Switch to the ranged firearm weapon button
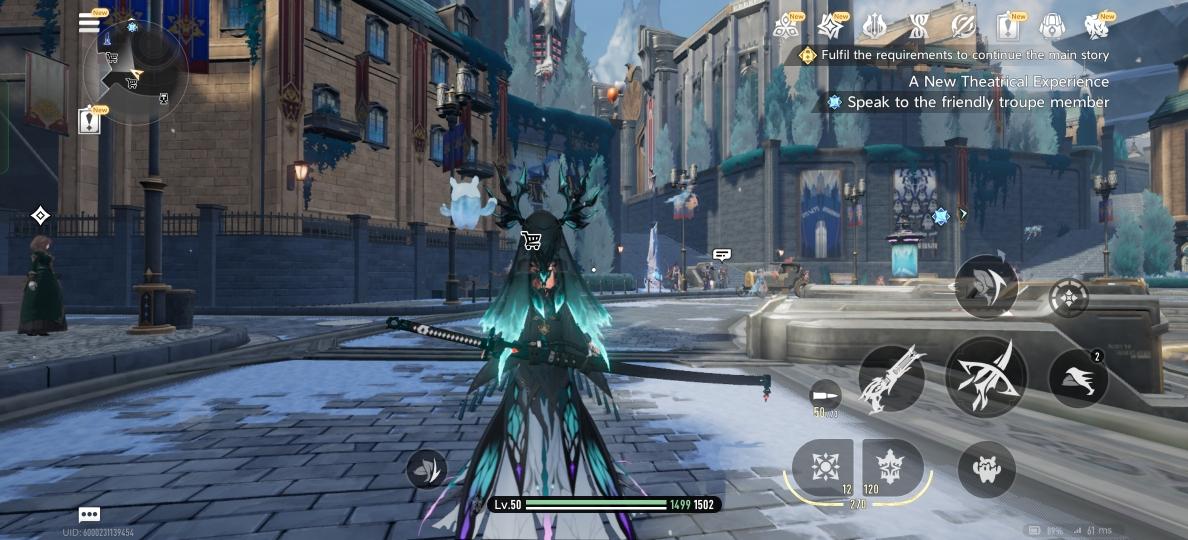This screenshot has height=540, width=1188. tap(891, 379)
